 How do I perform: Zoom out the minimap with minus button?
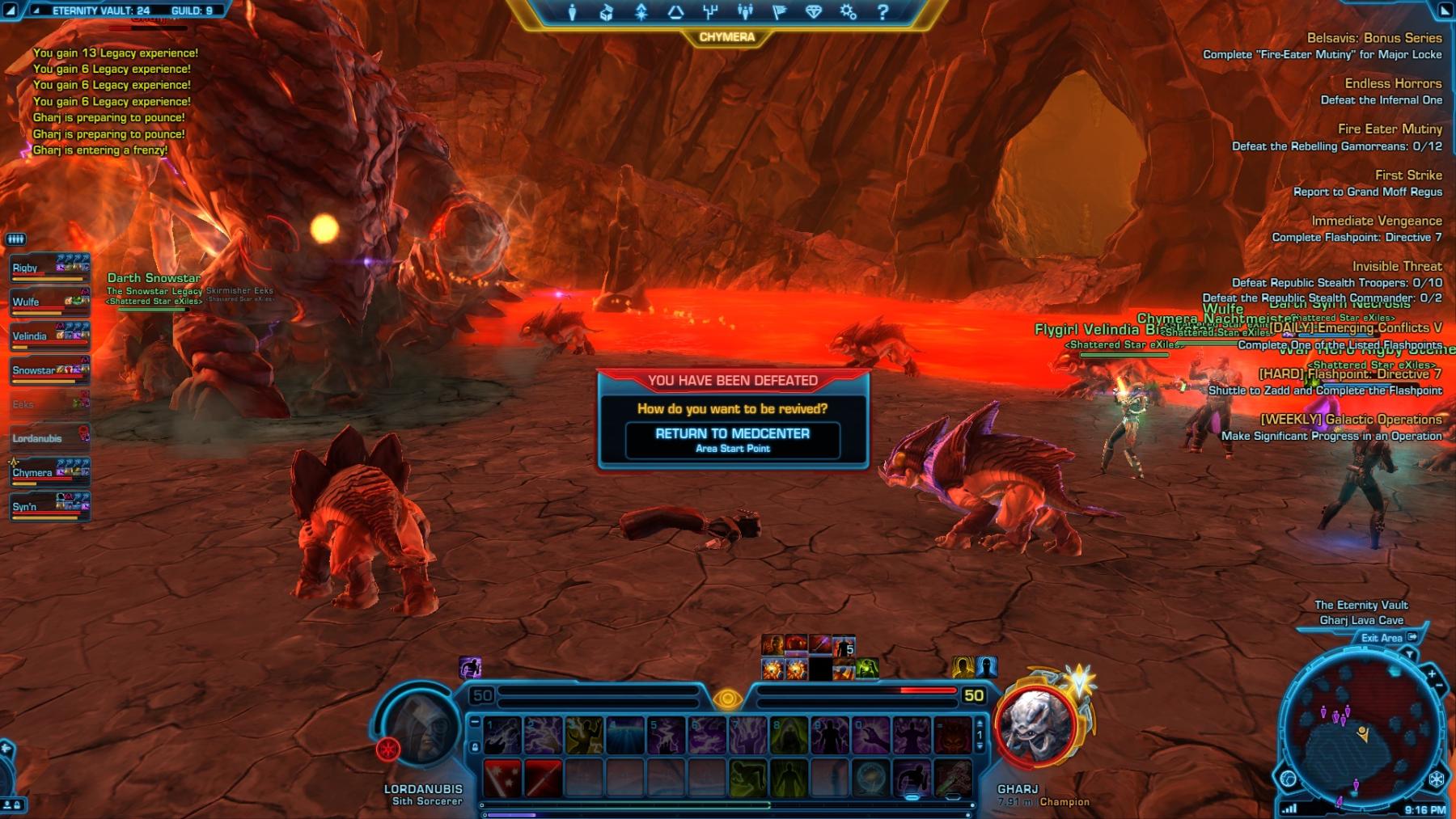(x=1439, y=686)
